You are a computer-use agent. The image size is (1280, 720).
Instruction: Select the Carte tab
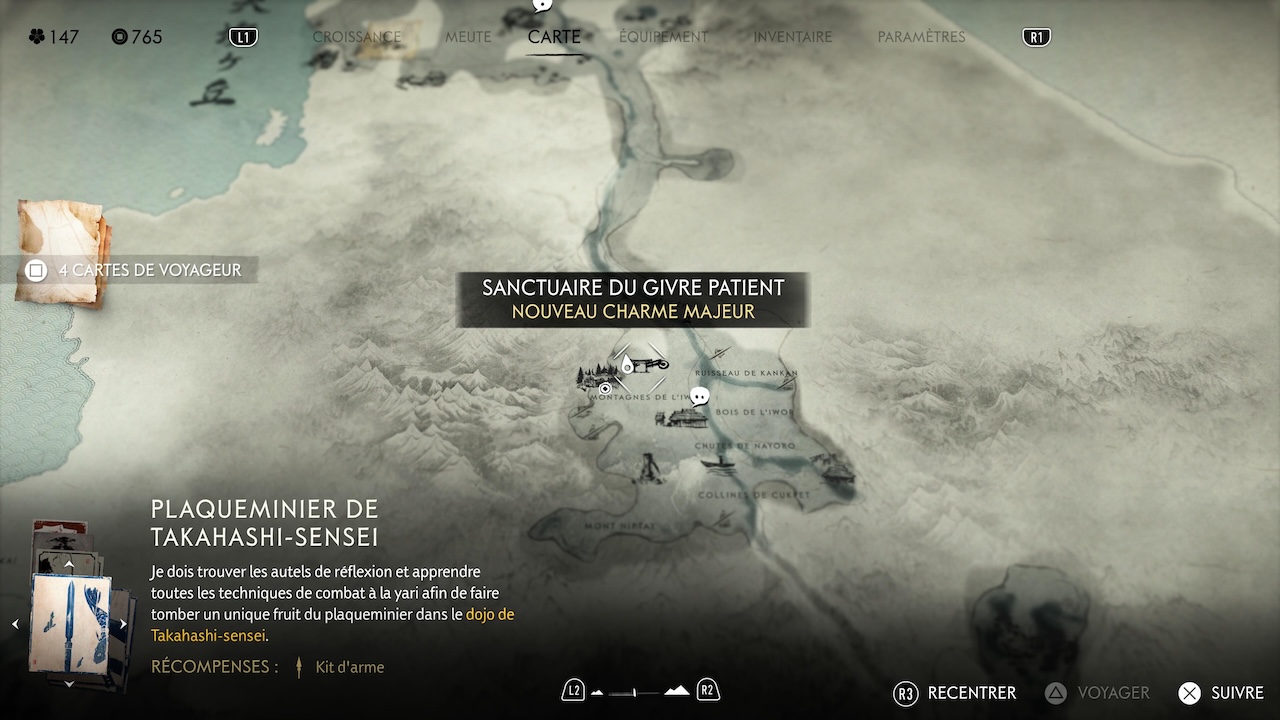[x=554, y=37]
